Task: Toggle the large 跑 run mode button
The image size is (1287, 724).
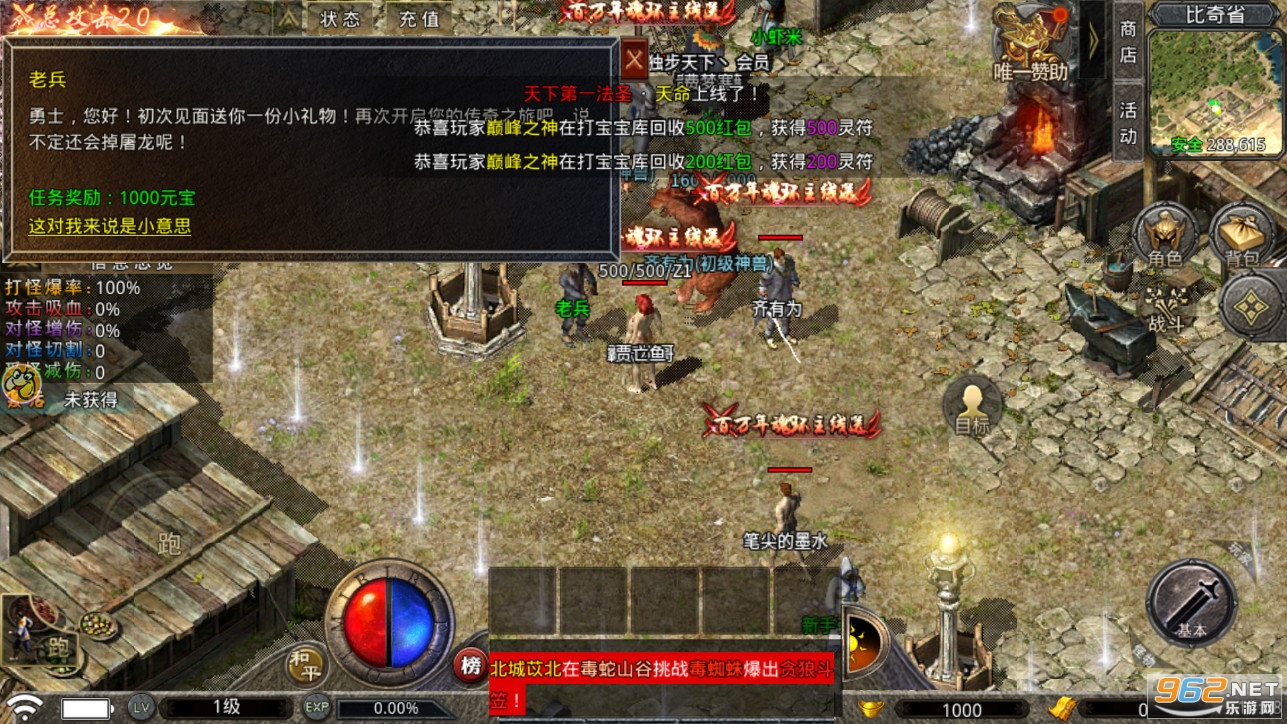Action: (168, 545)
